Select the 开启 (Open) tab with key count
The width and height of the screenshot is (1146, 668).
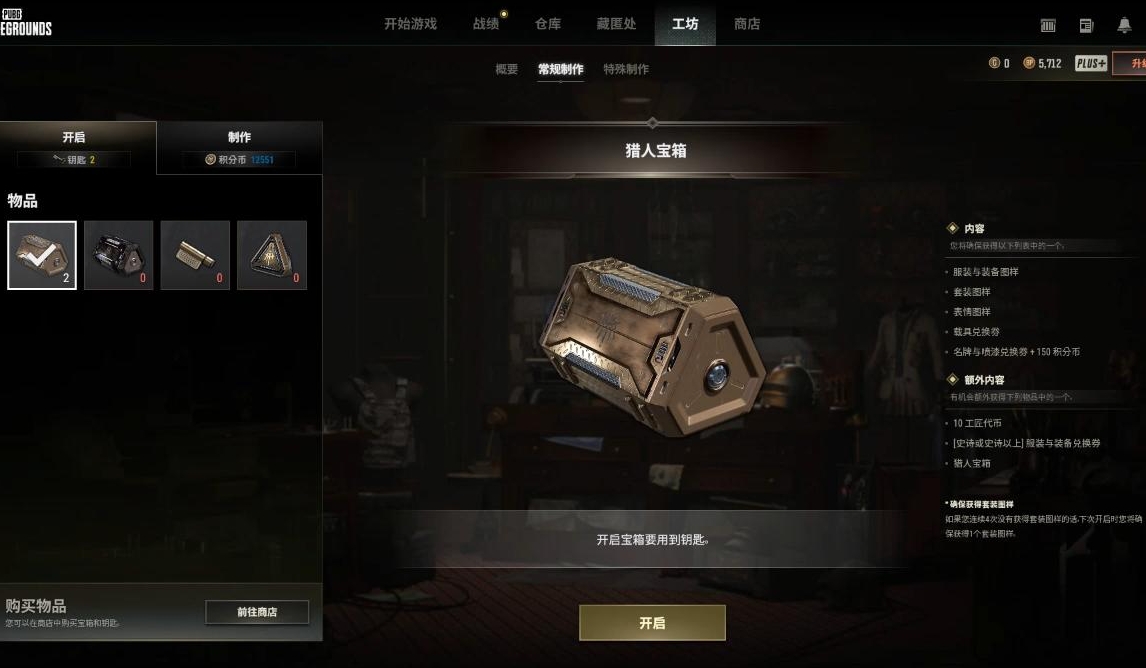pos(75,147)
